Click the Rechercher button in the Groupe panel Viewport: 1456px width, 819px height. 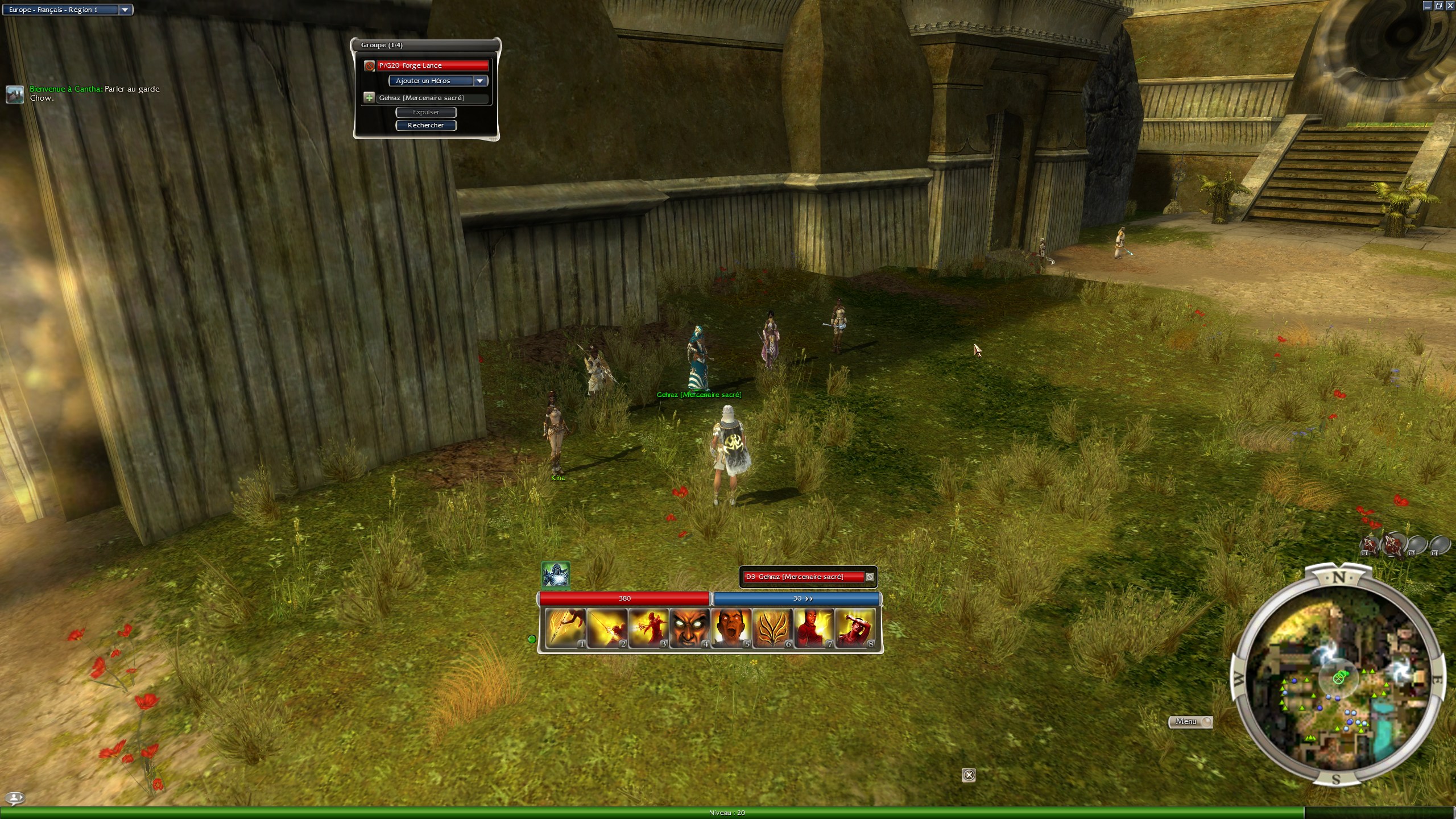[x=426, y=125]
